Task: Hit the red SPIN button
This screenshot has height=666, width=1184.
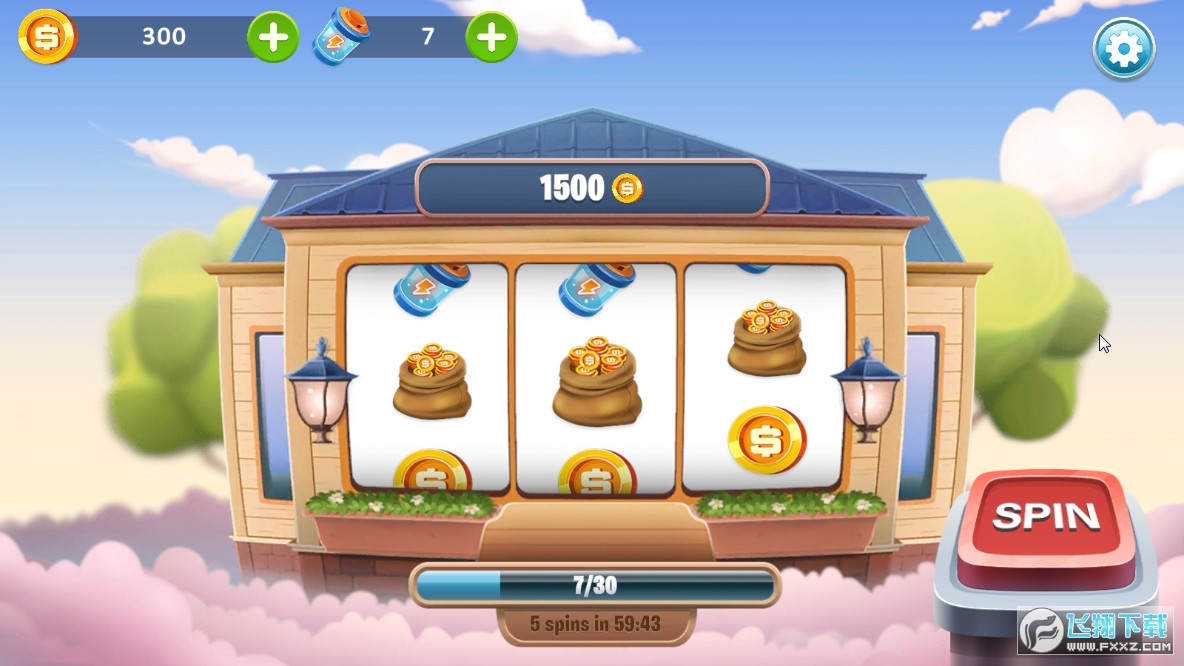Action: 1045,520
